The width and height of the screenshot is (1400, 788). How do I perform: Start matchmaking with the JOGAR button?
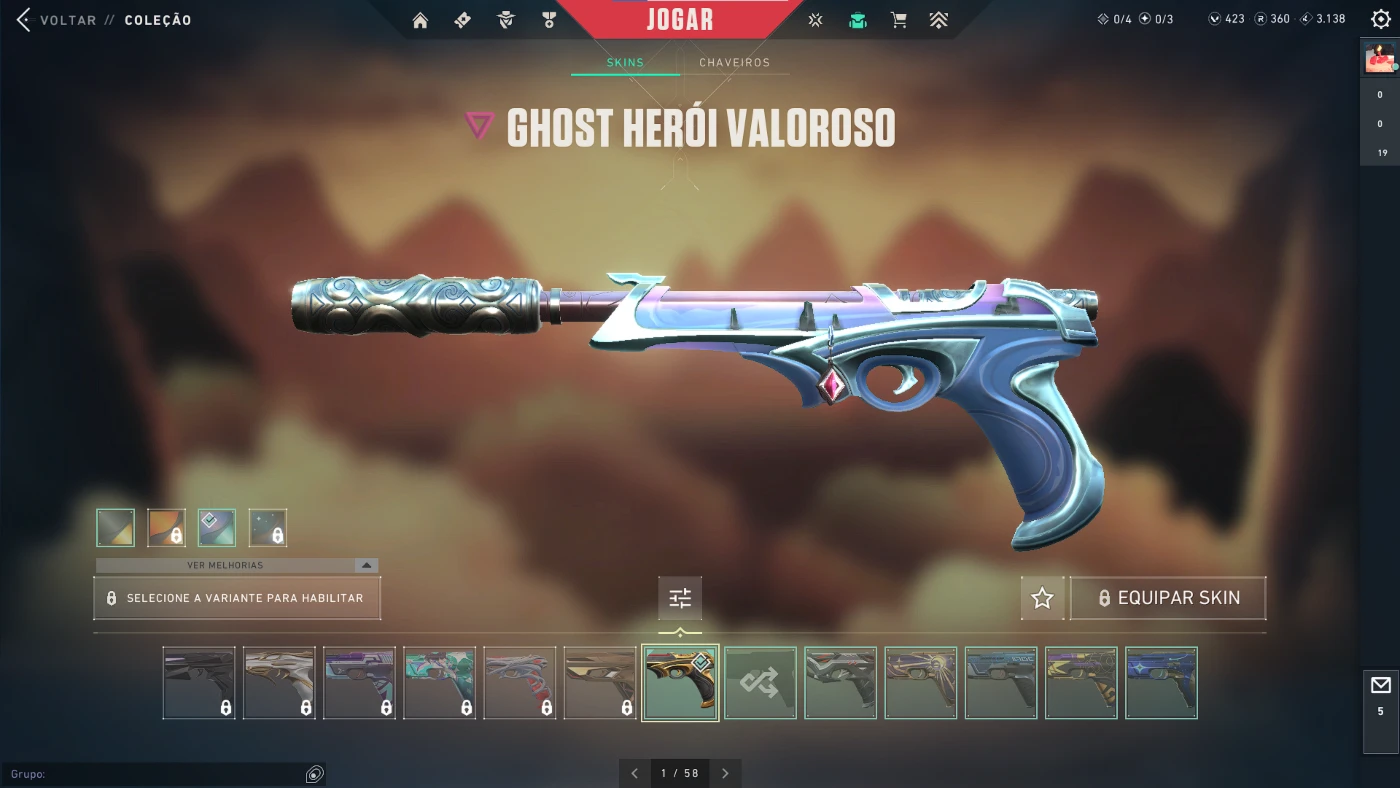tap(680, 20)
